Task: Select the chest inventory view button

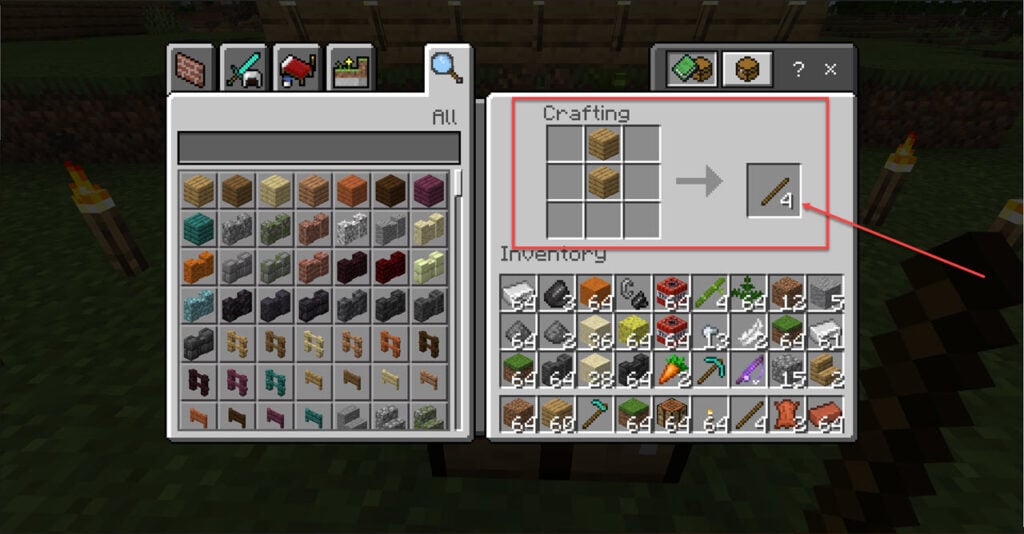Action: pos(747,70)
